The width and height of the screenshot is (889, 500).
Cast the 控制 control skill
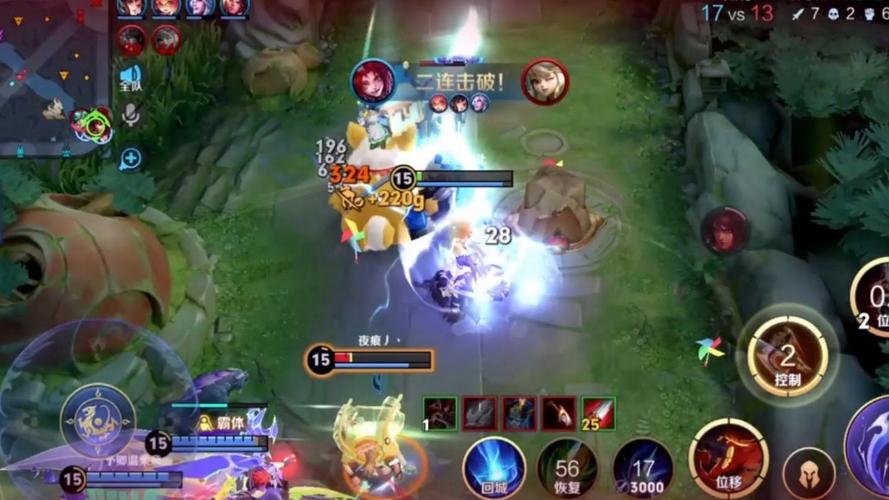[788, 355]
